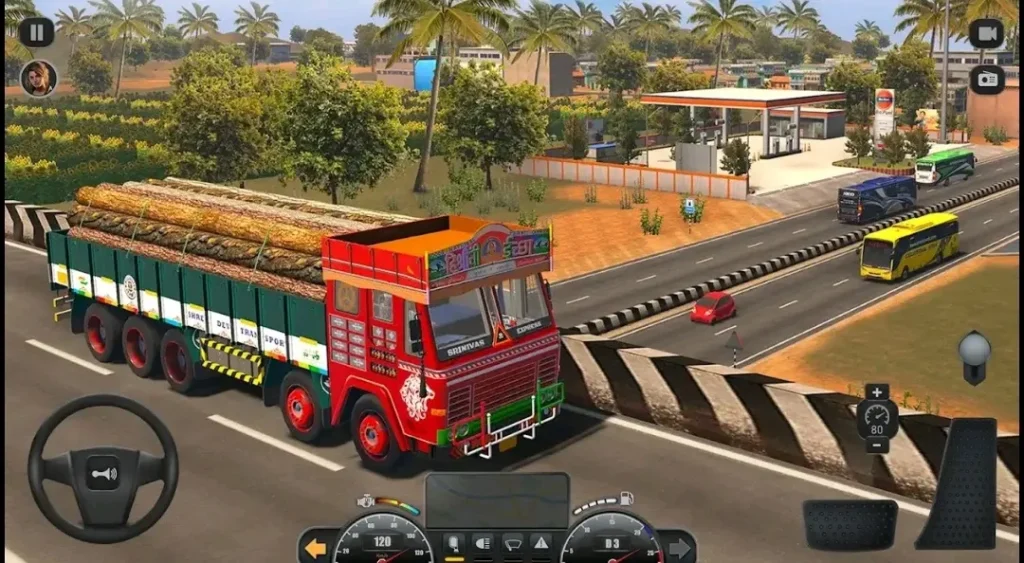The height and width of the screenshot is (563, 1024).
Task: Step on the brake pedal
Action: [850, 524]
